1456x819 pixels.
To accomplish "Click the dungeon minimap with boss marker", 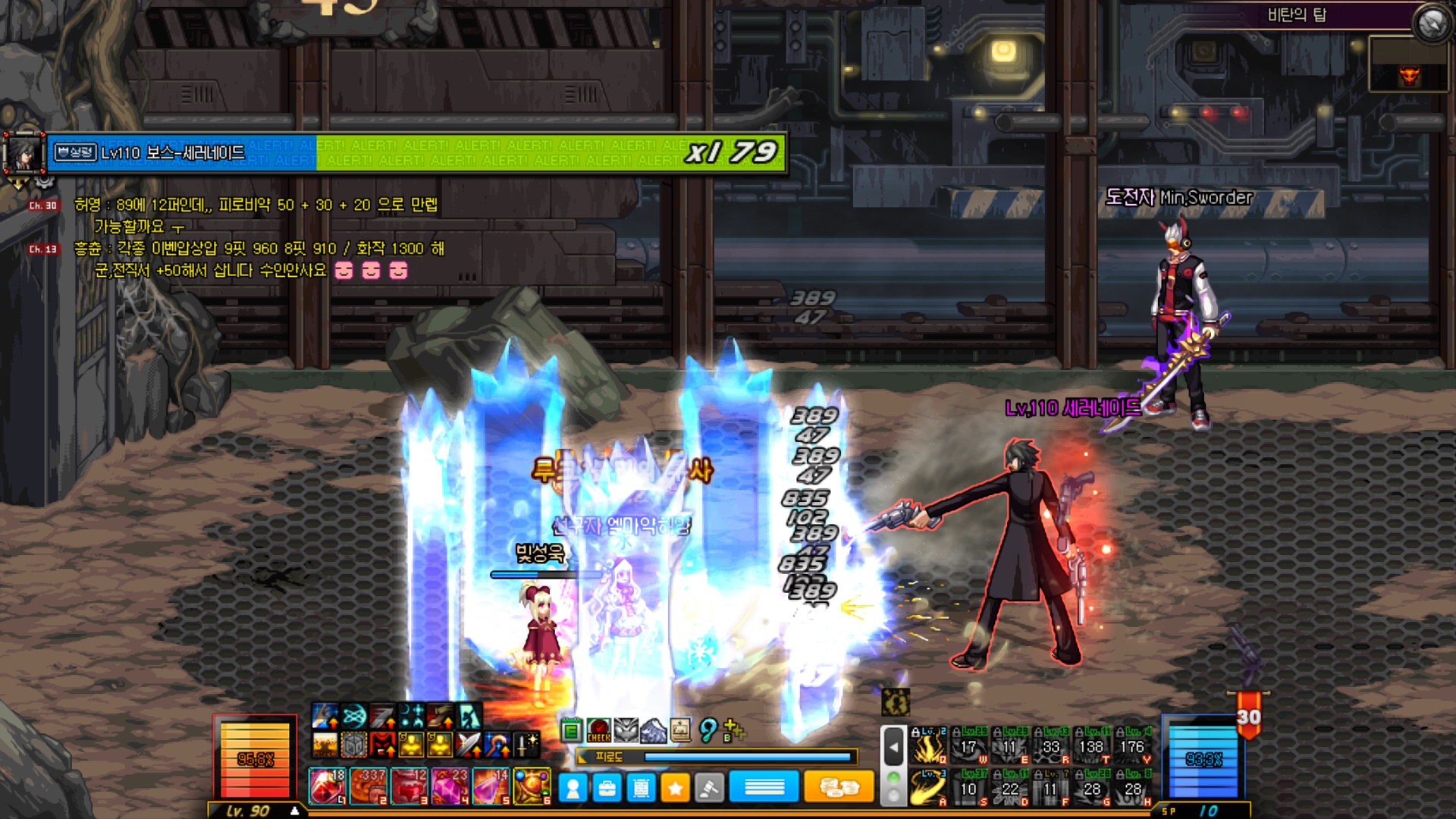I will tap(1409, 66).
